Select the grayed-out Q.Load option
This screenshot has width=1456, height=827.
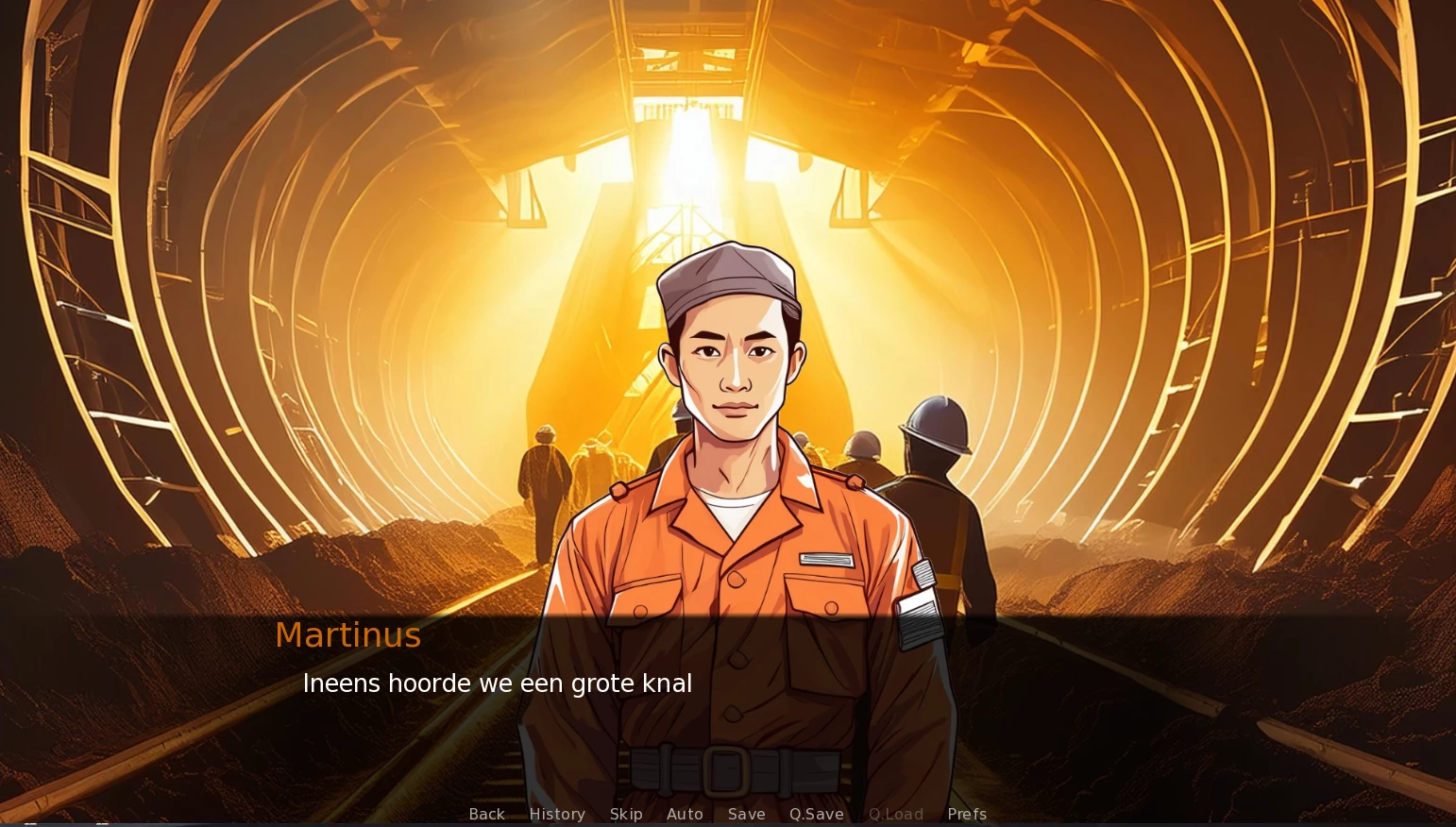pos(895,814)
